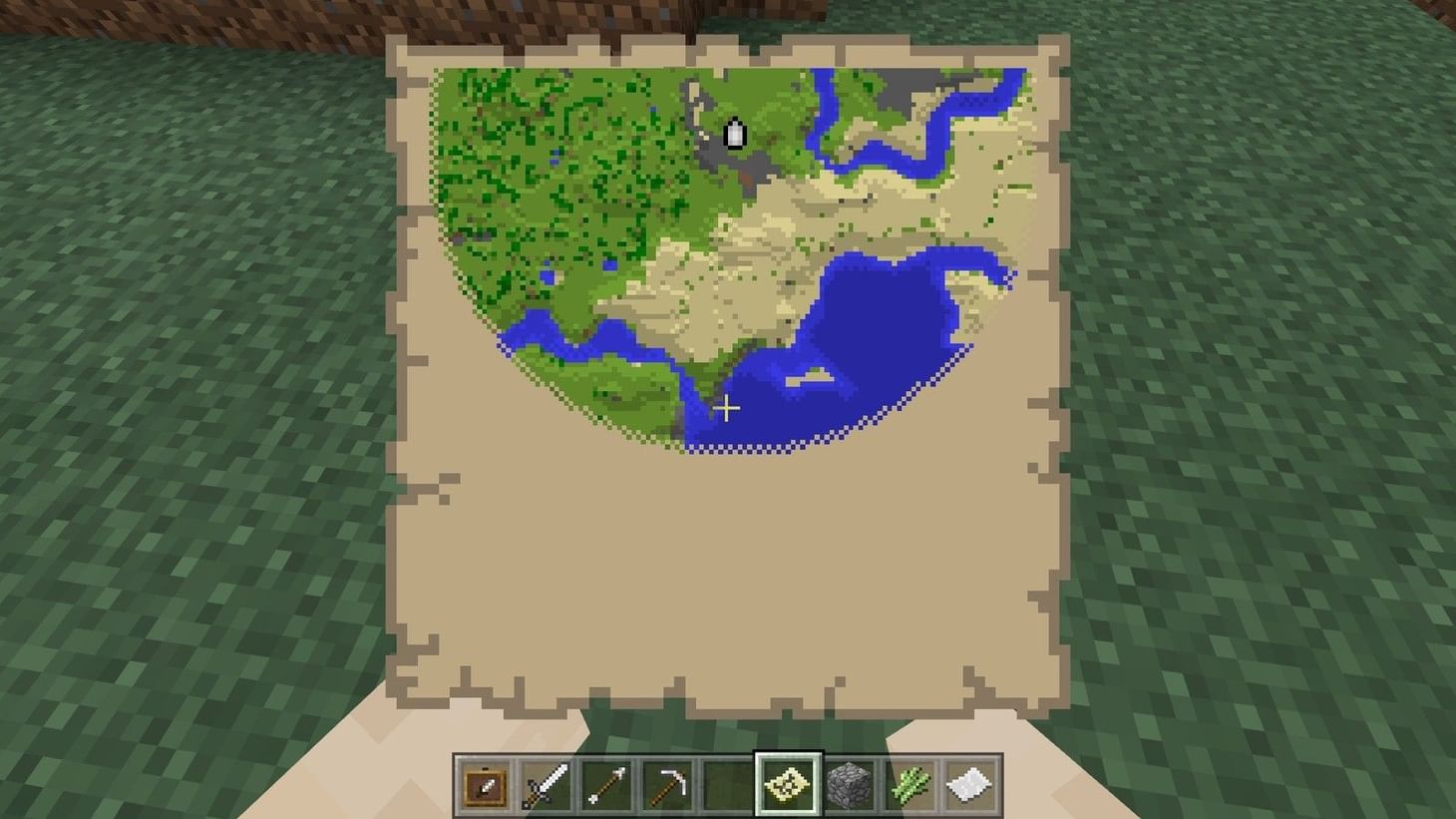This screenshot has width=1456, height=819.
Task: Select the cobblestone block in the hotbar
Action: pos(848,784)
